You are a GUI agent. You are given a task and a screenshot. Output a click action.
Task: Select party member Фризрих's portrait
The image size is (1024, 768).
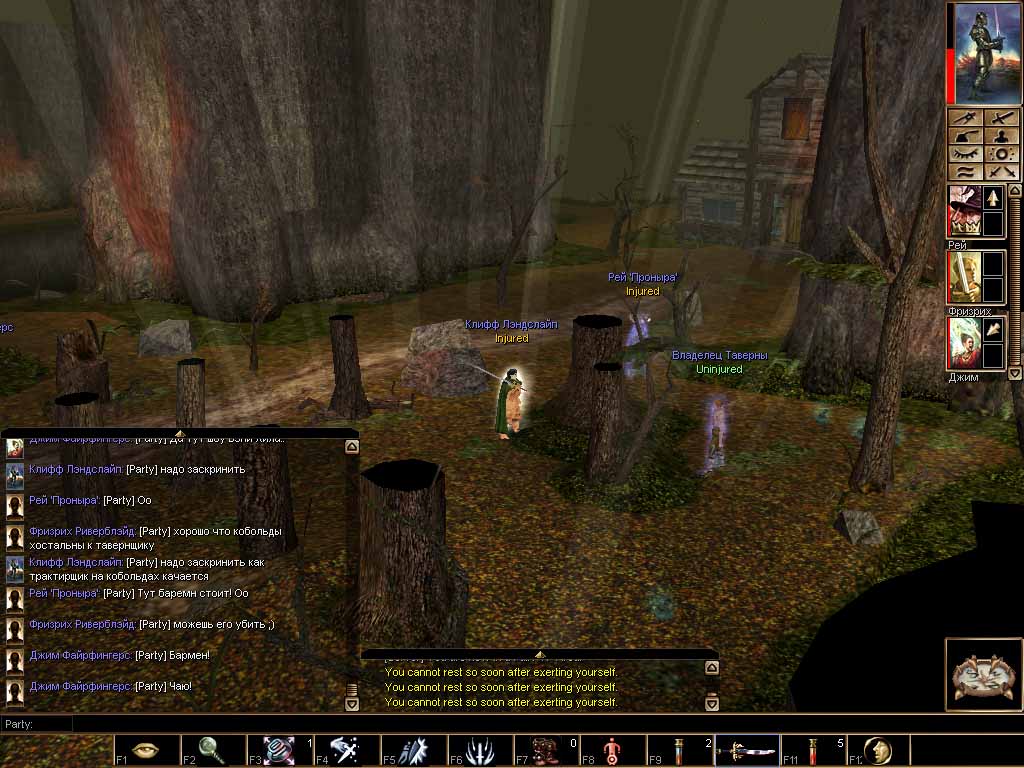tap(964, 277)
